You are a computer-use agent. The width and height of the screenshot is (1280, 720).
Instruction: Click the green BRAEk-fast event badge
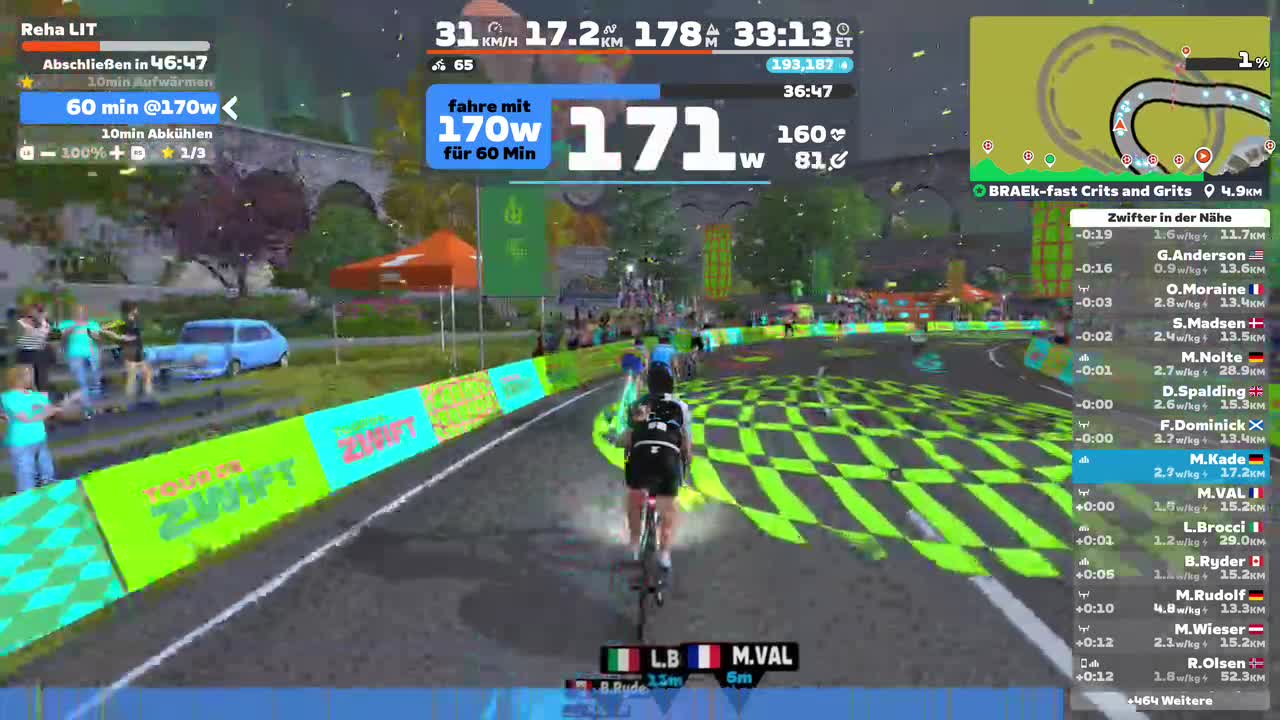(x=979, y=191)
